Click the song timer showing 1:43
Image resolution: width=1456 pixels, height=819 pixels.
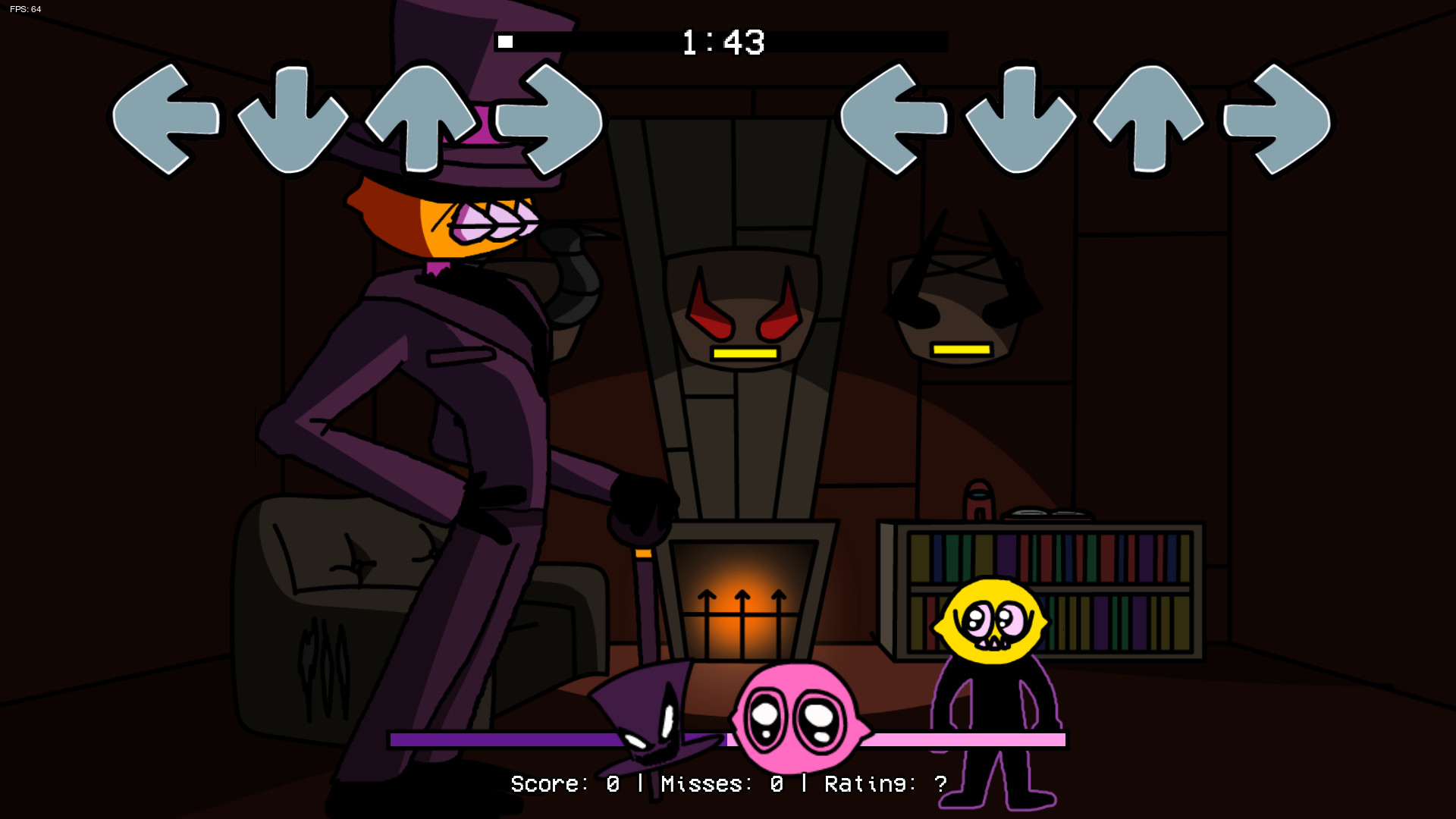pos(720,44)
